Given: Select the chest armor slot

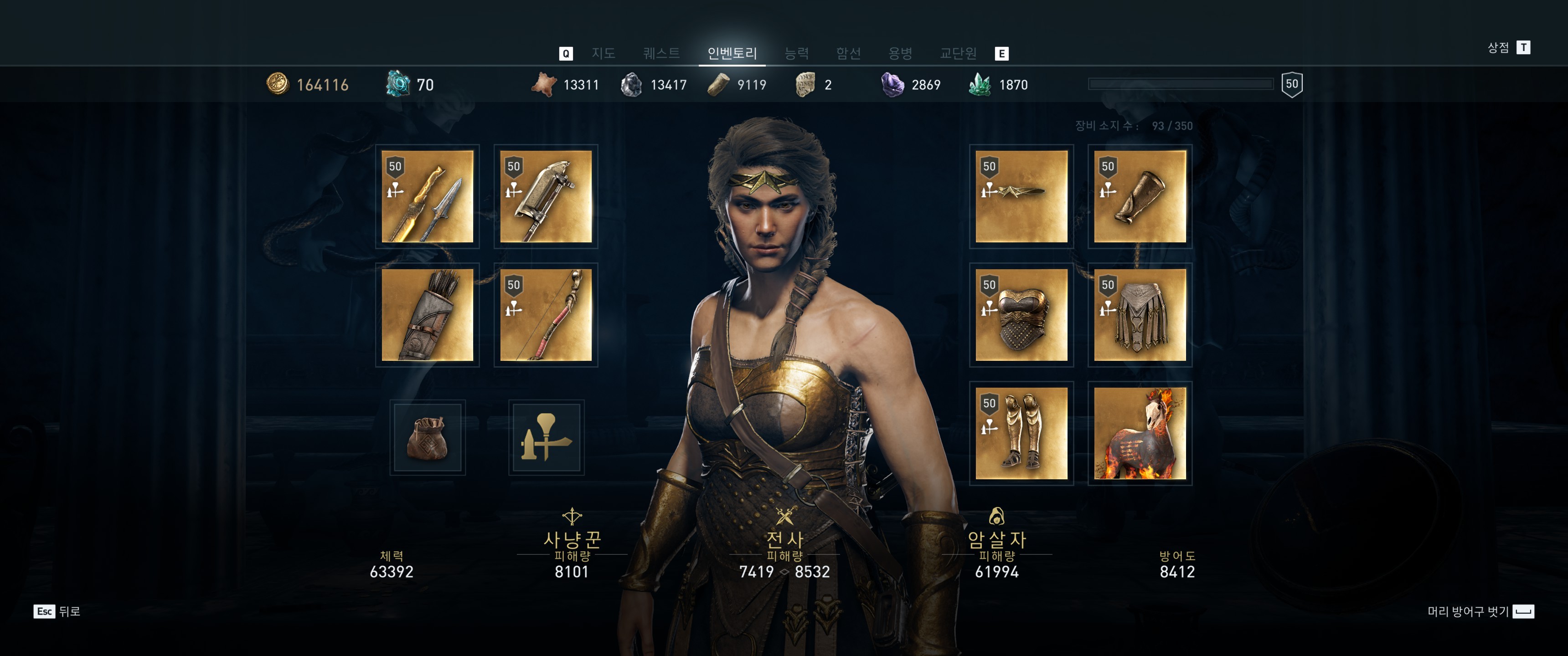Looking at the screenshot, I should point(1021,315).
